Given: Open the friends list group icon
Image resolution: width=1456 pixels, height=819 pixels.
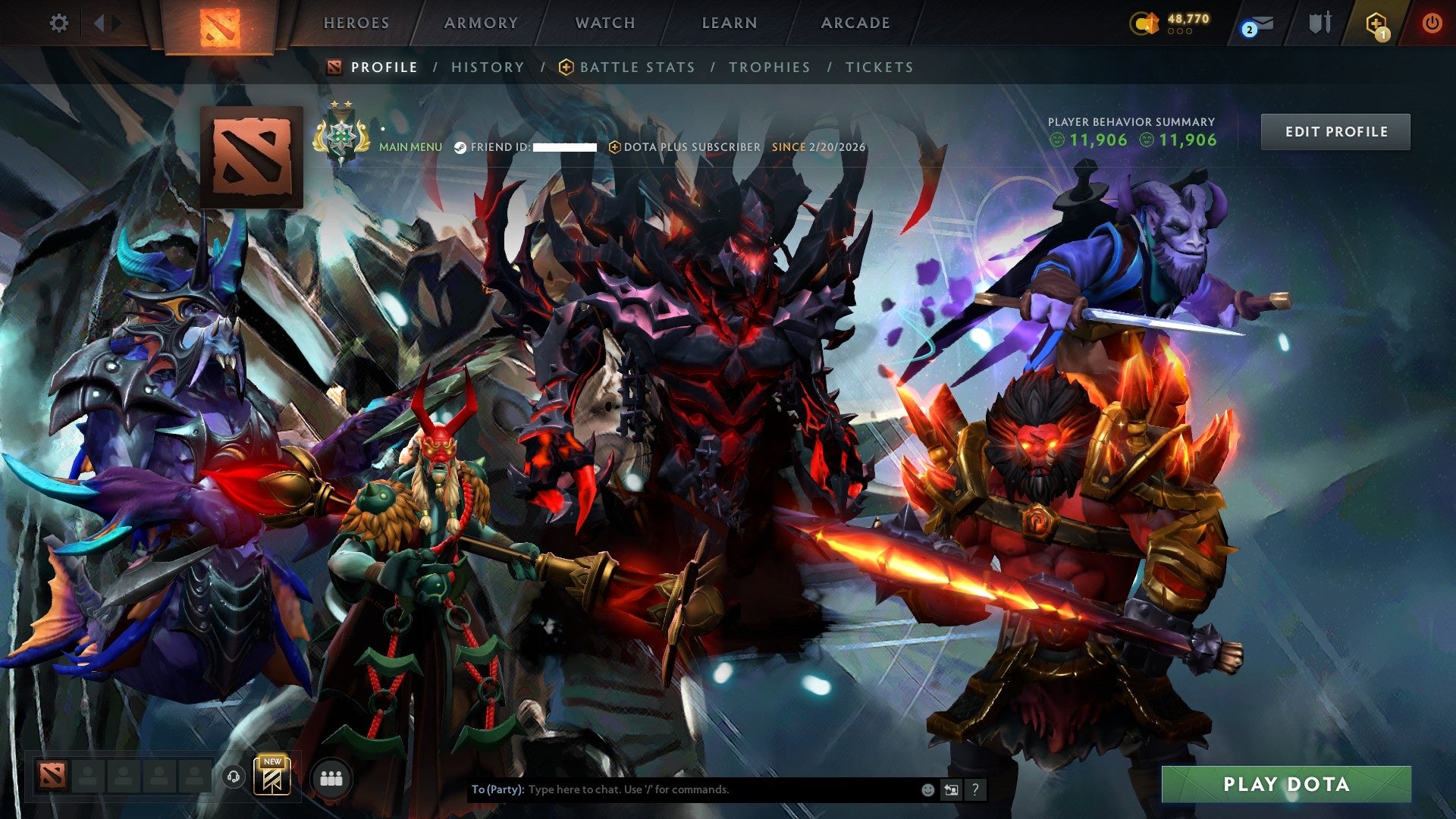Looking at the screenshot, I should tap(330, 777).
